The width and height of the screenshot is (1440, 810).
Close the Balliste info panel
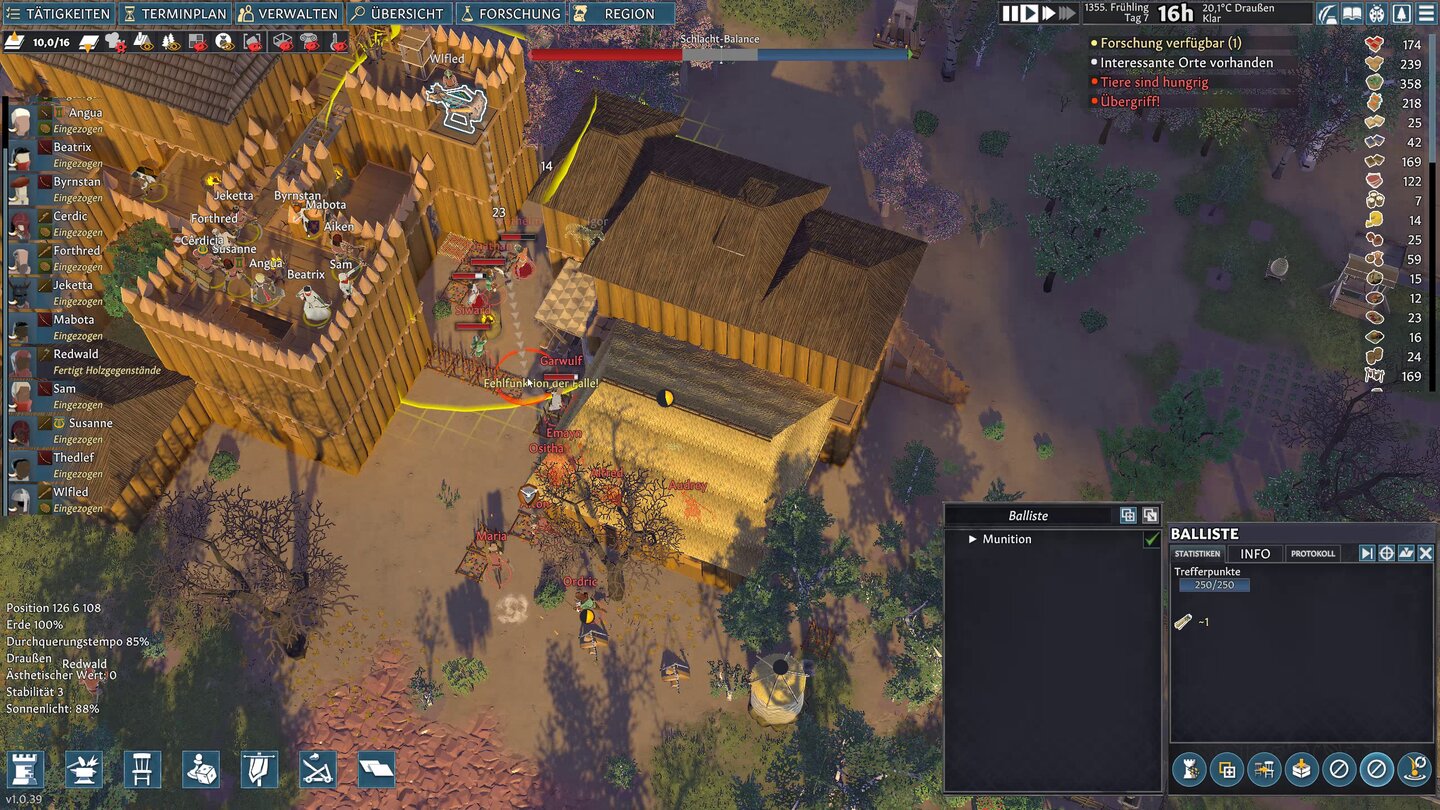(x=1426, y=553)
